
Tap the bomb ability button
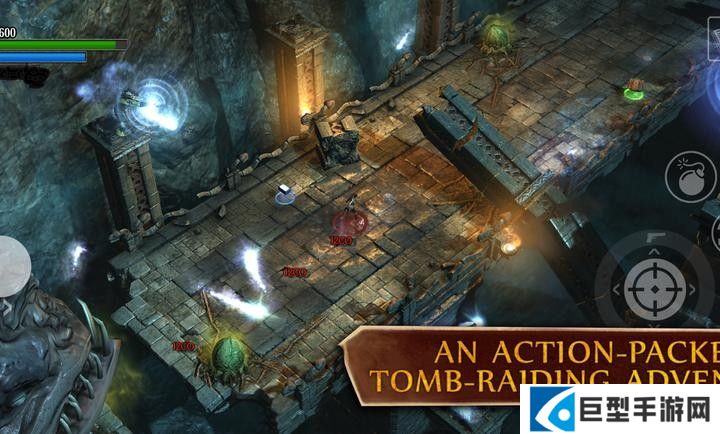pyautogui.click(x=688, y=176)
